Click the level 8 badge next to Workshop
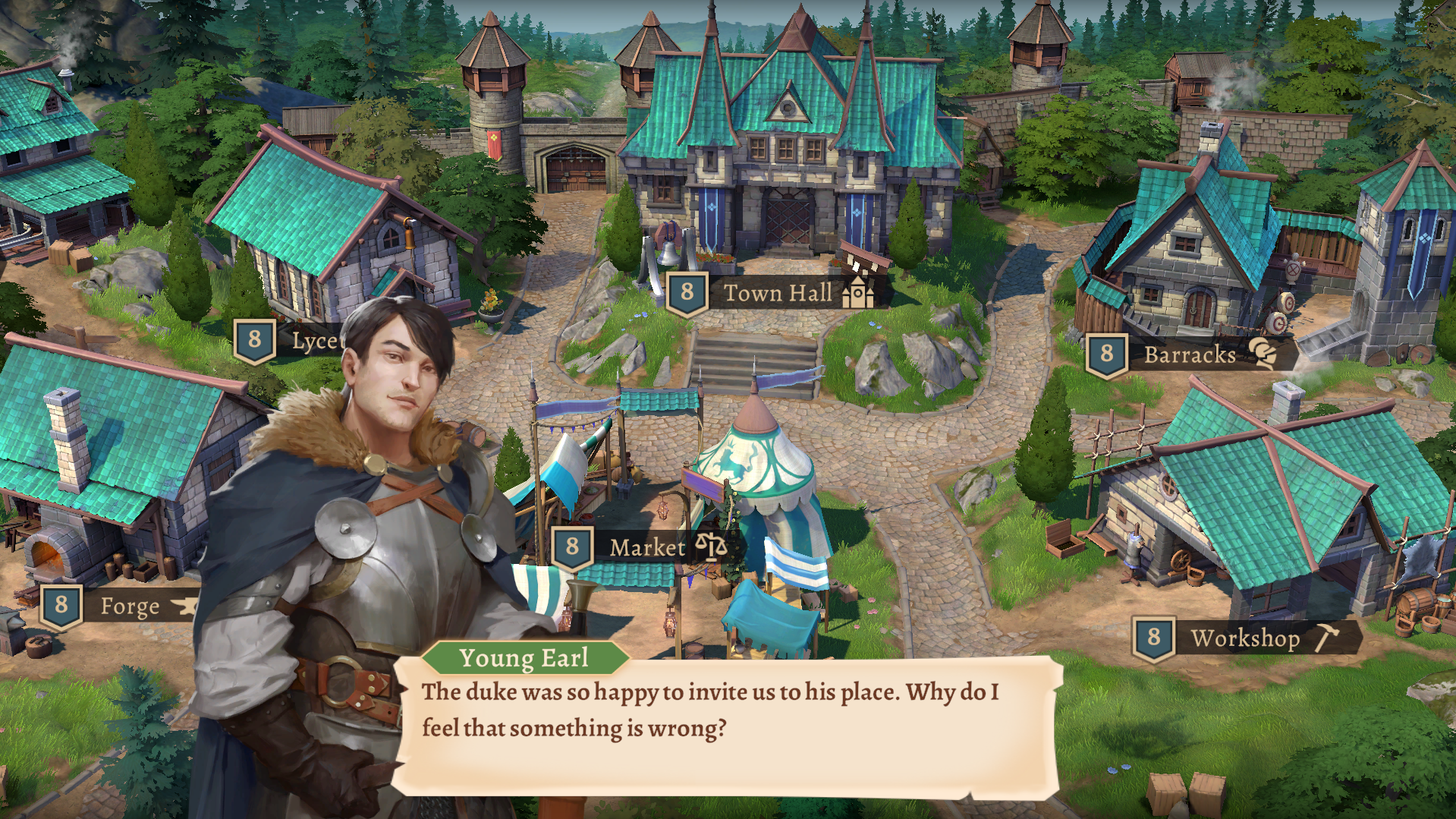The image size is (1456, 819). tap(1155, 638)
